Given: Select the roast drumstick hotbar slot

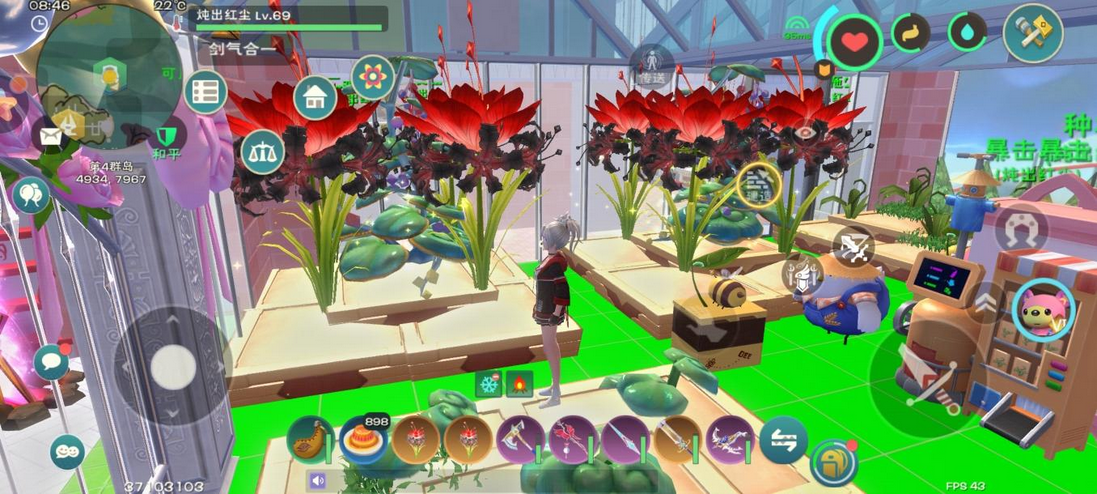Looking at the screenshot, I should point(310,440).
